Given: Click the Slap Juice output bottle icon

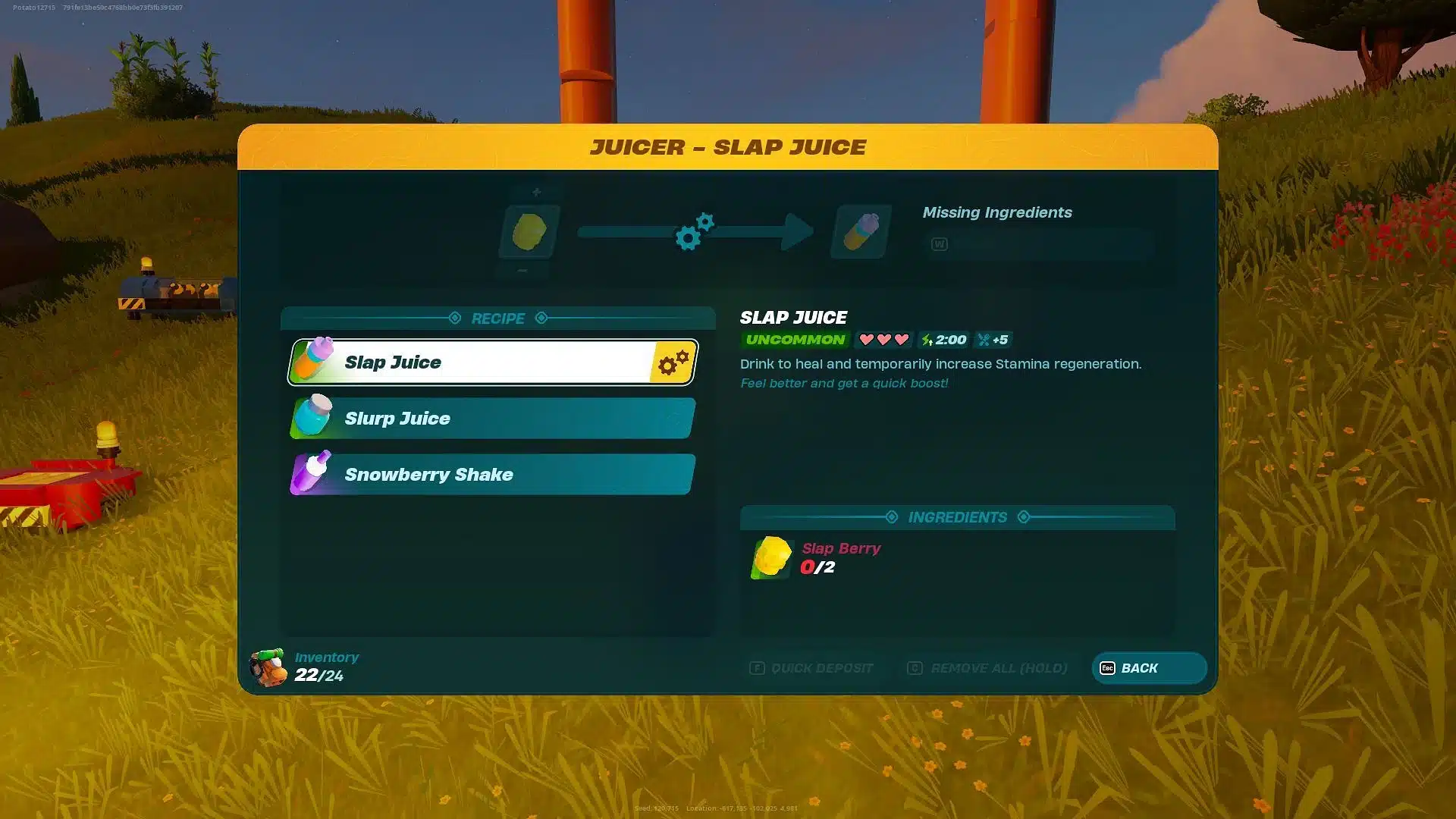Looking at the screenshot, I should (860, 231).
